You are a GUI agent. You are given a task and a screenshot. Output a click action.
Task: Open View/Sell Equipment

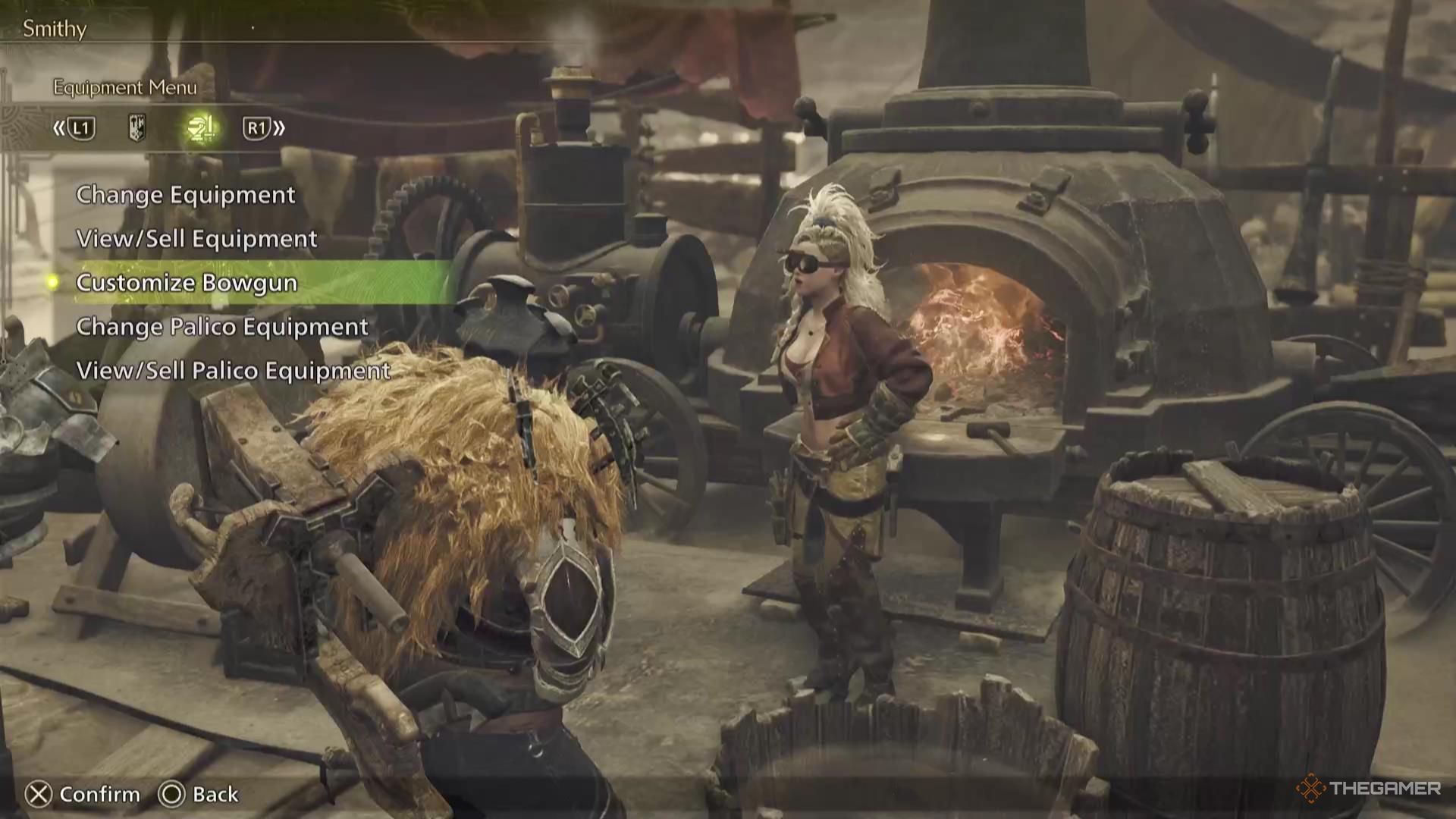[196, 239]
